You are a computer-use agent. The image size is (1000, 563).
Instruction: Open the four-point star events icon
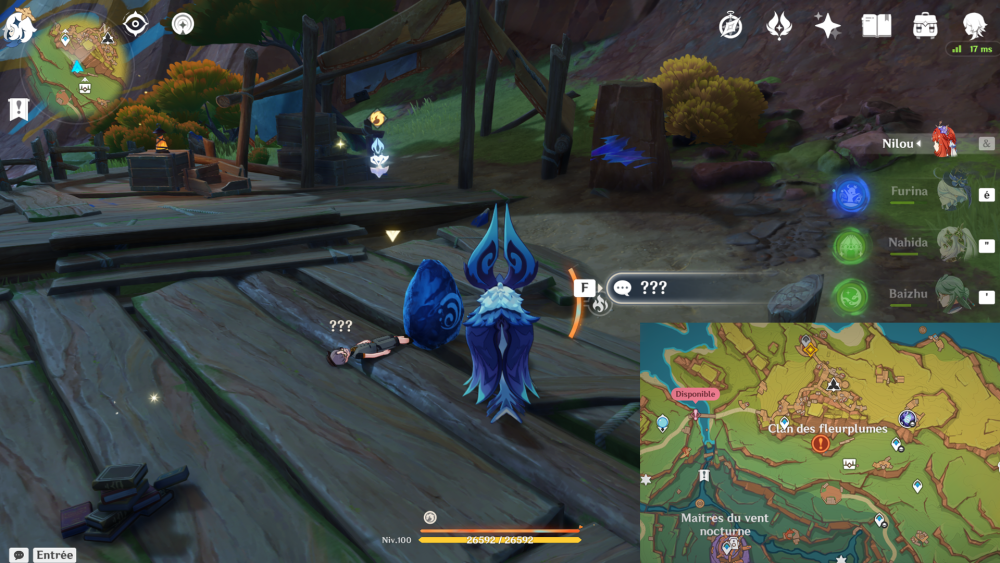coord(827,26)
